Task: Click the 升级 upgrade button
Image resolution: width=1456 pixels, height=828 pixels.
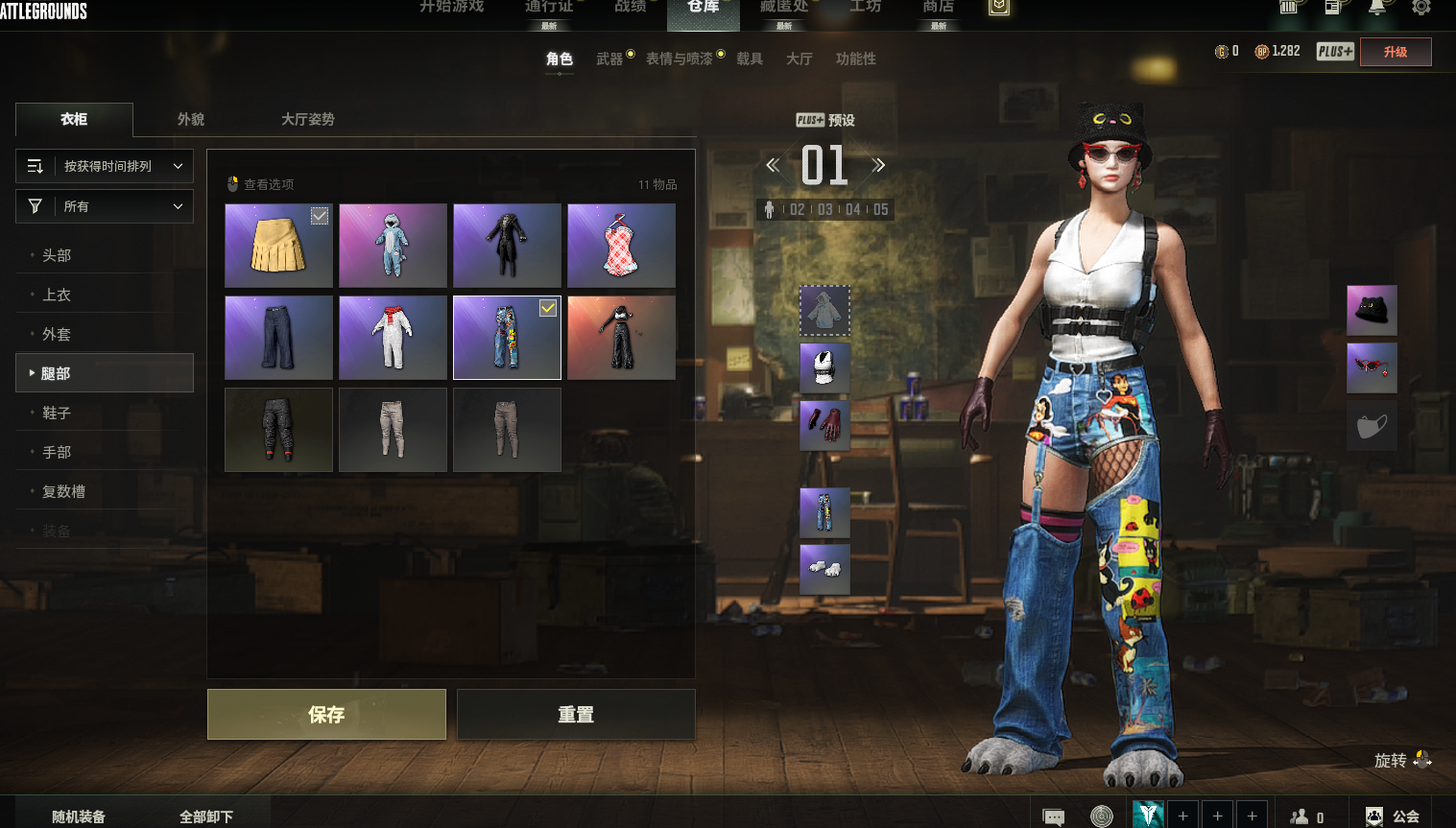Action: (1396, 52)
